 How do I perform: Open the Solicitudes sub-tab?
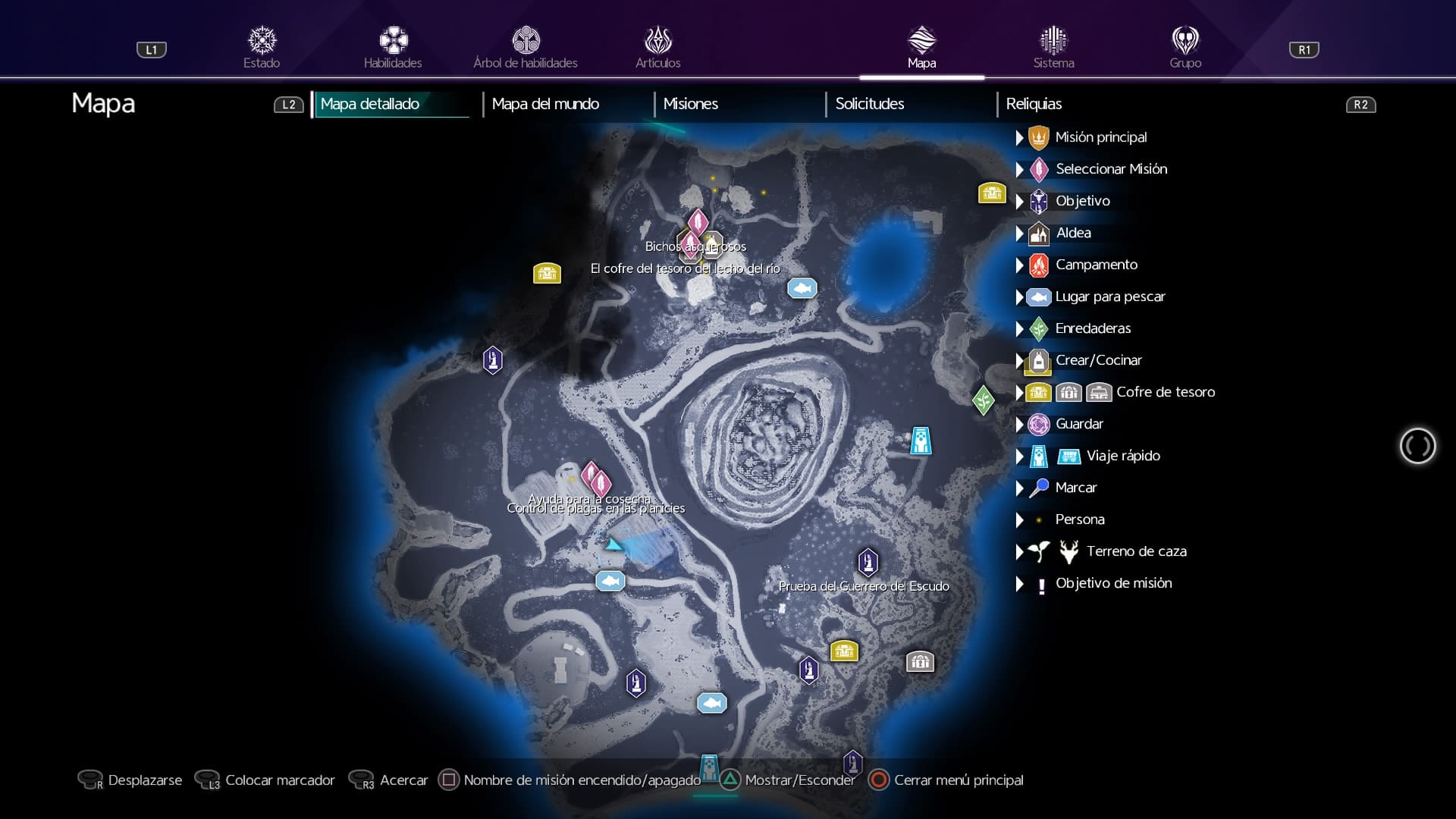[x=869, y=104]
